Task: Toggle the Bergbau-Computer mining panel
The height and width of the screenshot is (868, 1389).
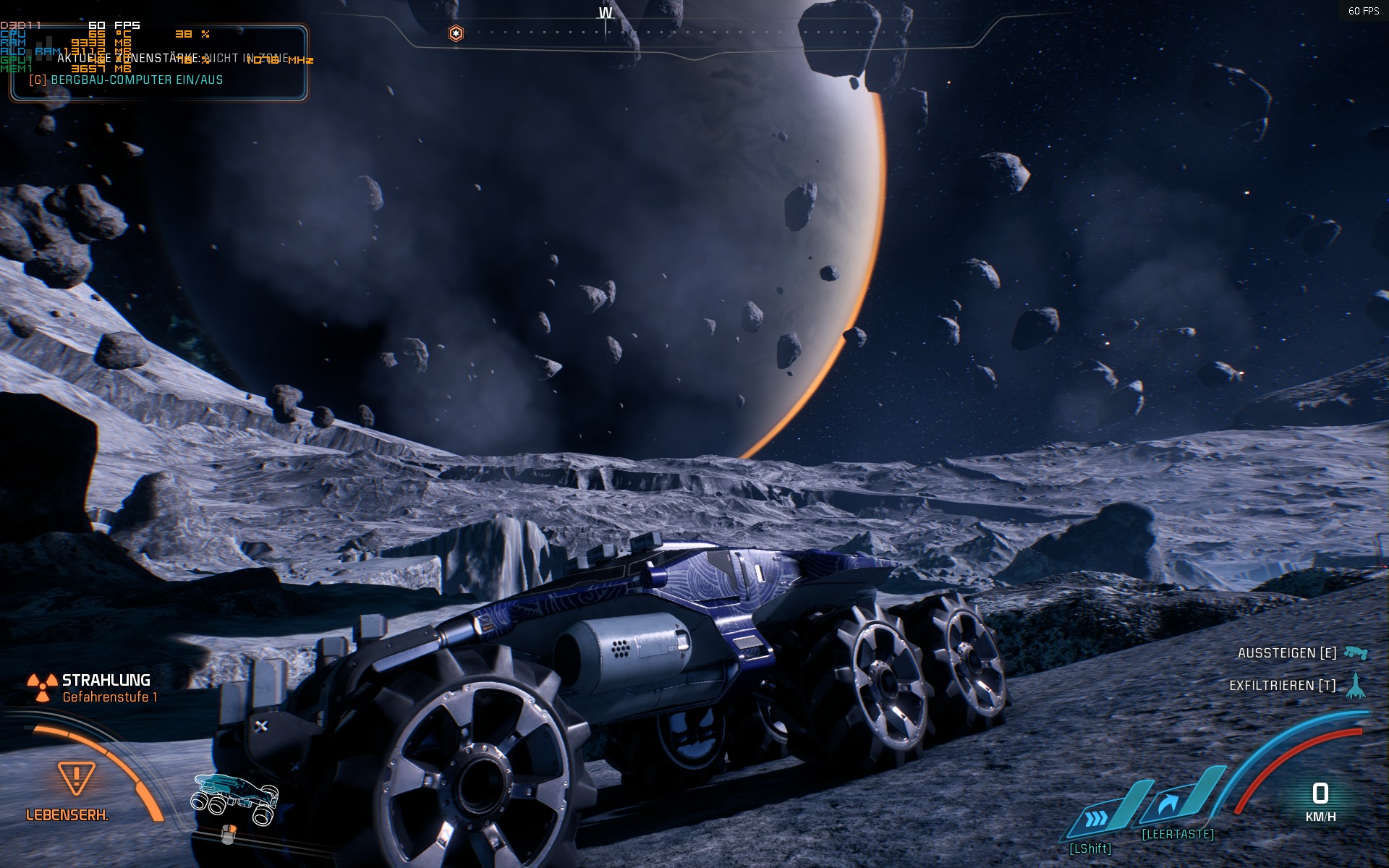Action: tap(127, 80)
